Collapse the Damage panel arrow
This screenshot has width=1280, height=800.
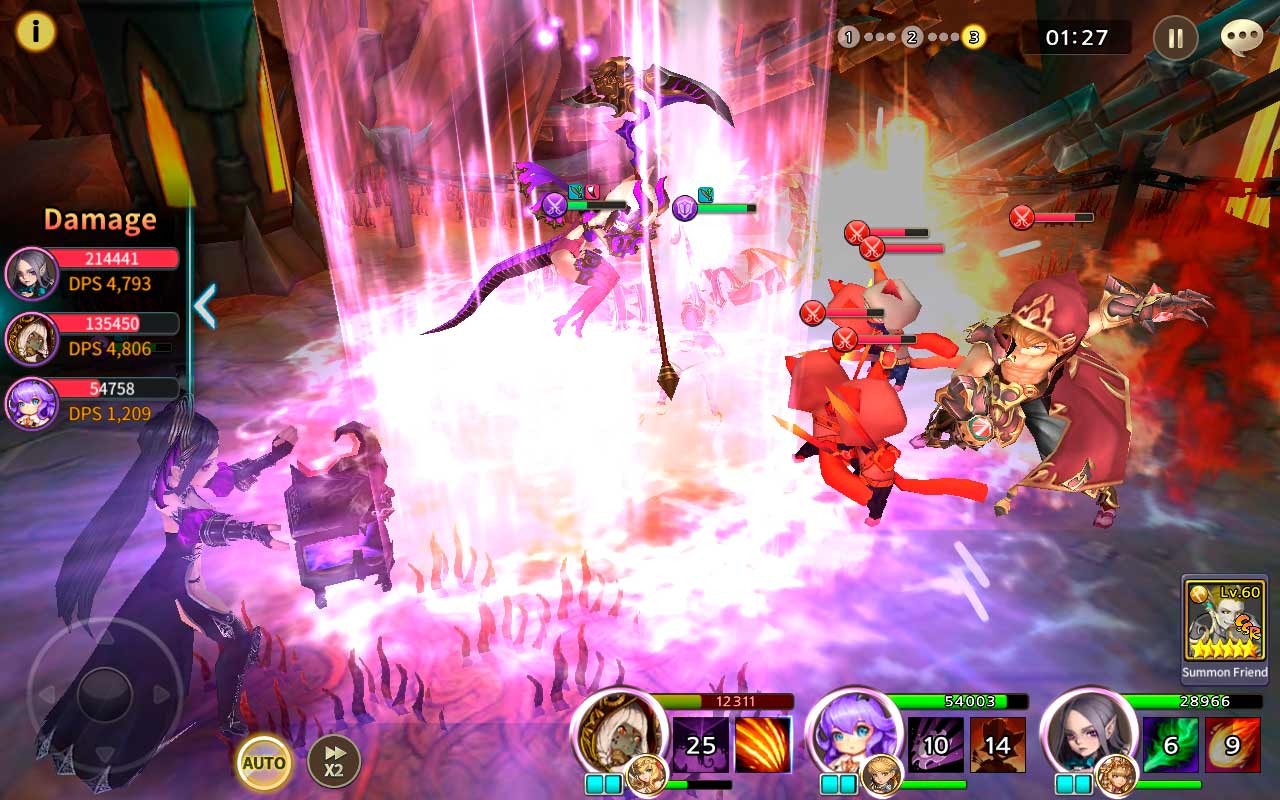click(205, 306)
